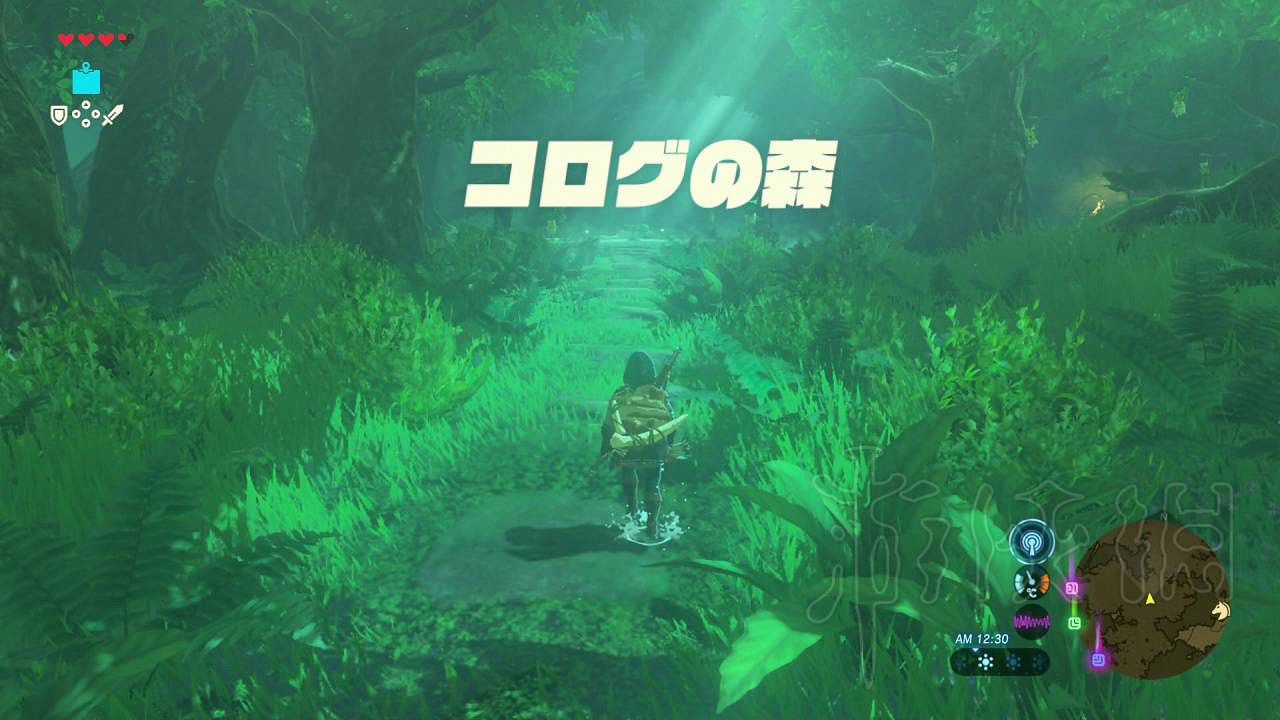This screenshot has width=1280, height=720.
Task: Select the blue Sheikah rune icon
Action: [86, 82]
